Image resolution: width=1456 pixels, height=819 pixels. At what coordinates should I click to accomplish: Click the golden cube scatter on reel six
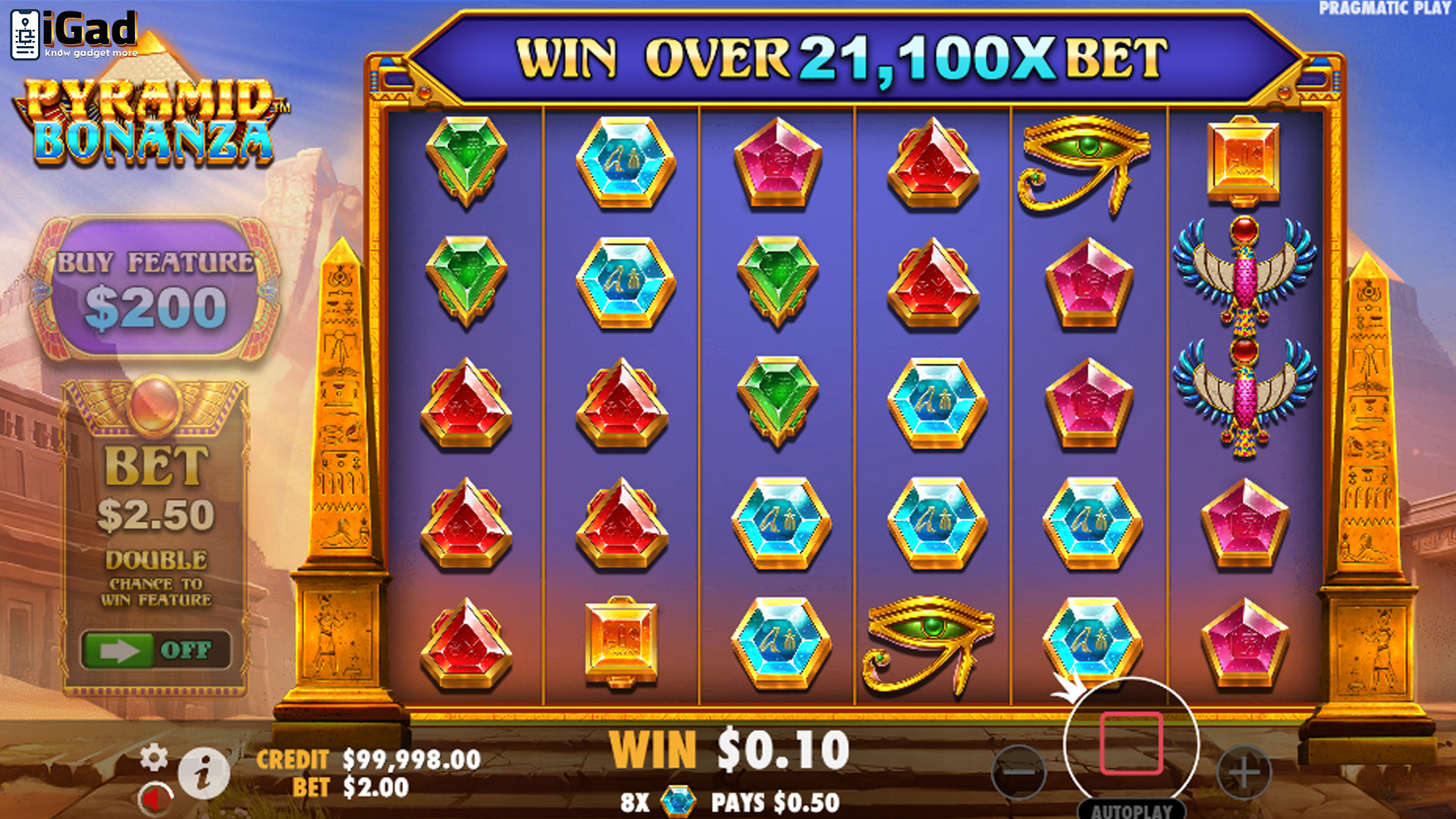click(x=1244, y=159)
